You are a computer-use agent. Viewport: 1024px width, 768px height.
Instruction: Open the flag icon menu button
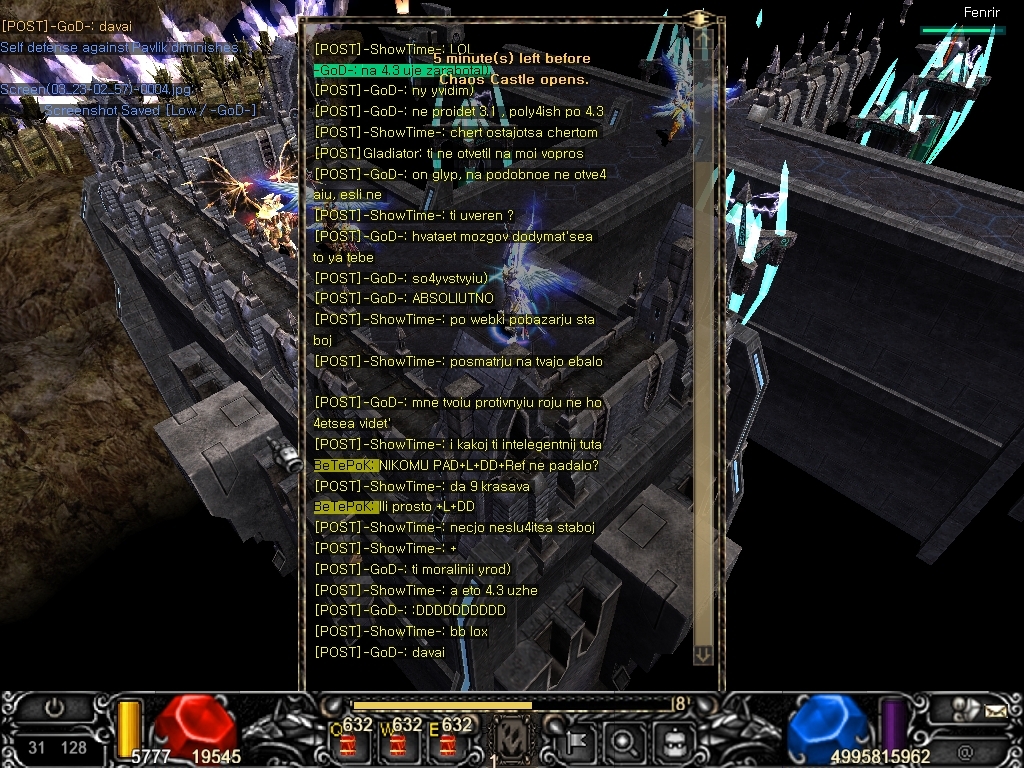coord(578,742)
